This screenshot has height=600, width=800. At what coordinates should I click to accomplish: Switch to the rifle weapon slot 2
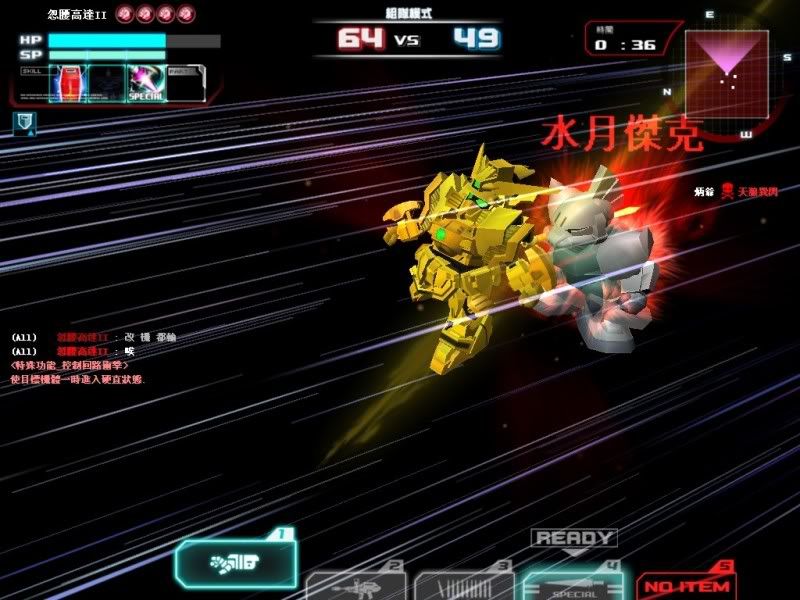pos(355,585)
